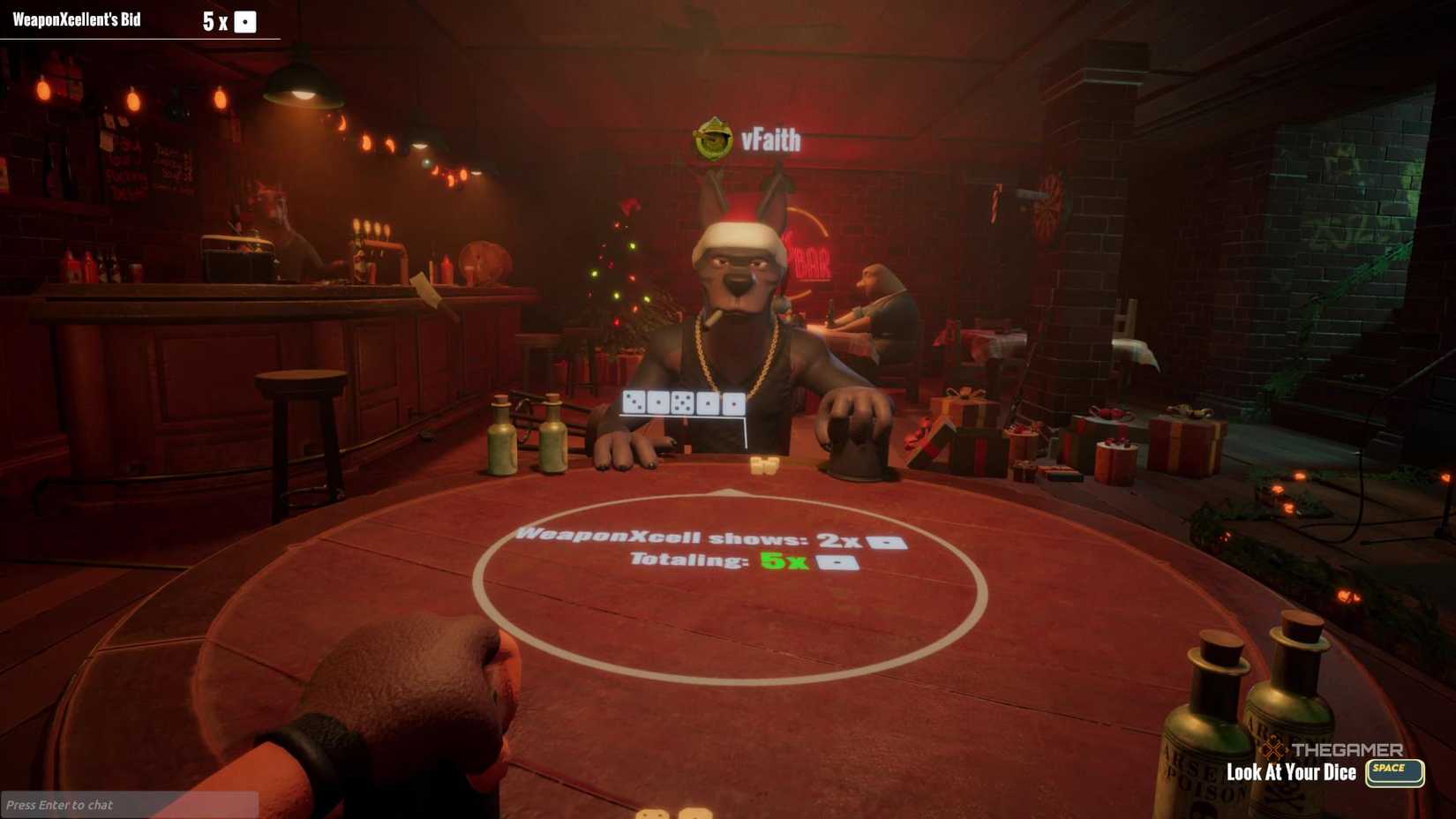The width and height of the screenshot is (1456, 819).
Task: Click the vFaith player rank badge icon
Action: (712, 138)
